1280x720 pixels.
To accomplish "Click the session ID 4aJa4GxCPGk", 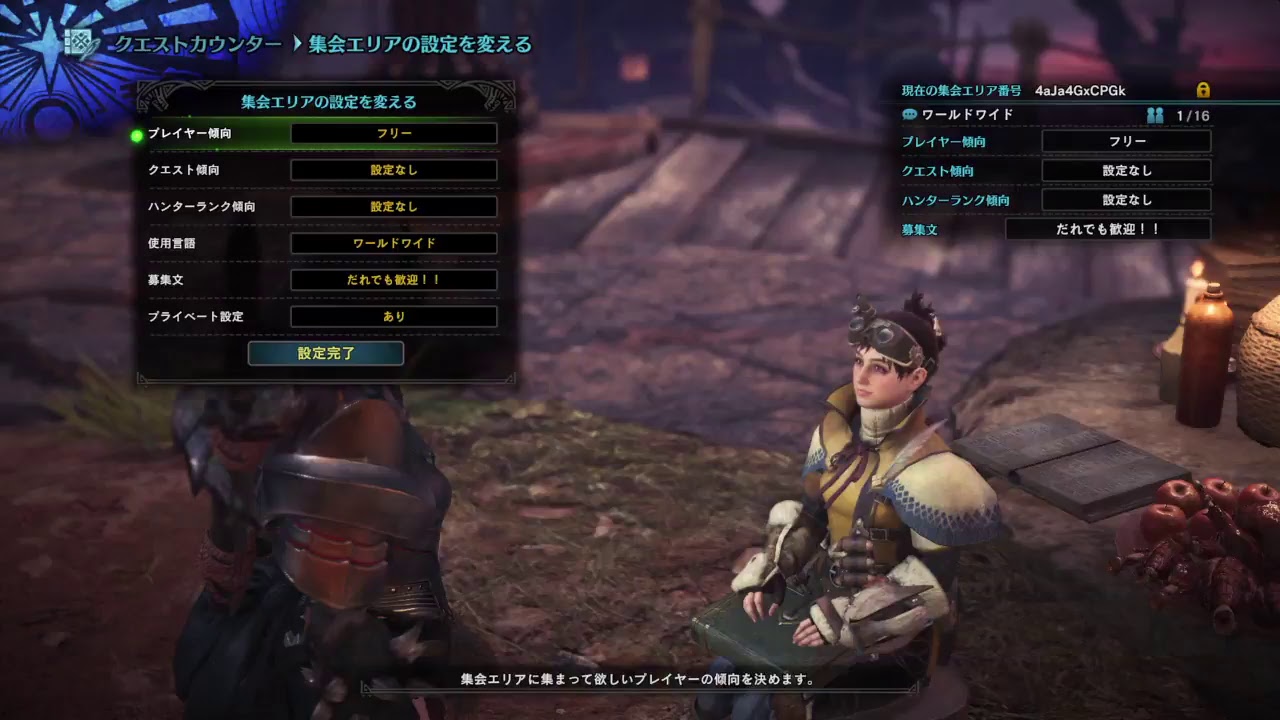I will (1078, 90).
